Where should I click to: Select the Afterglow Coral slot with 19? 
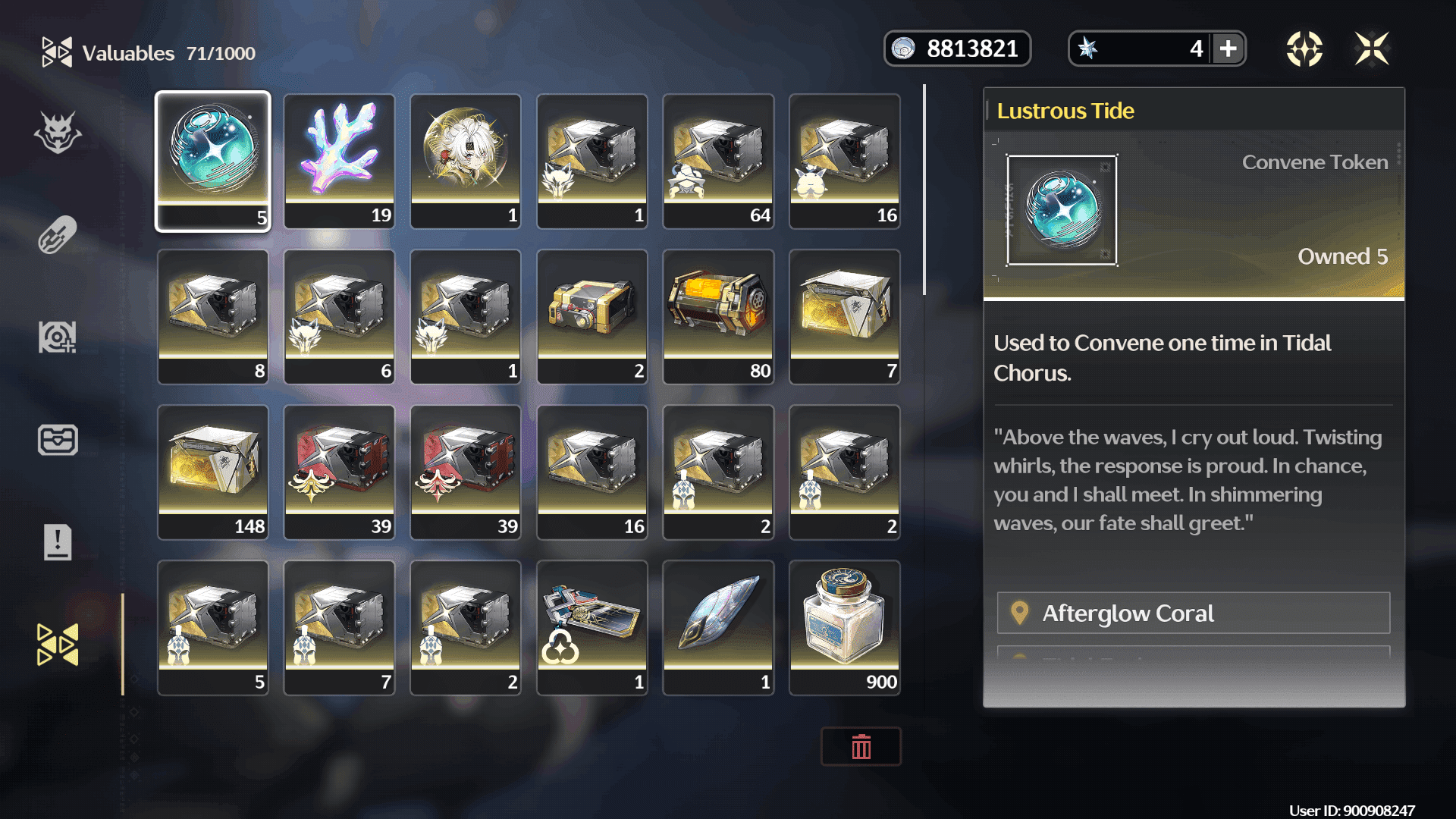[339, 161]
